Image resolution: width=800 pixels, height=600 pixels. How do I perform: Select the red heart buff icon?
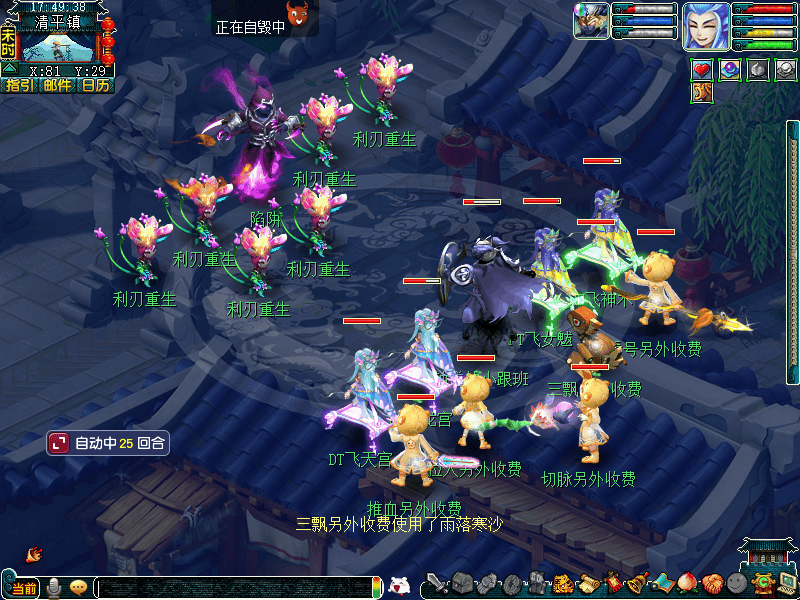coord(702,70)
